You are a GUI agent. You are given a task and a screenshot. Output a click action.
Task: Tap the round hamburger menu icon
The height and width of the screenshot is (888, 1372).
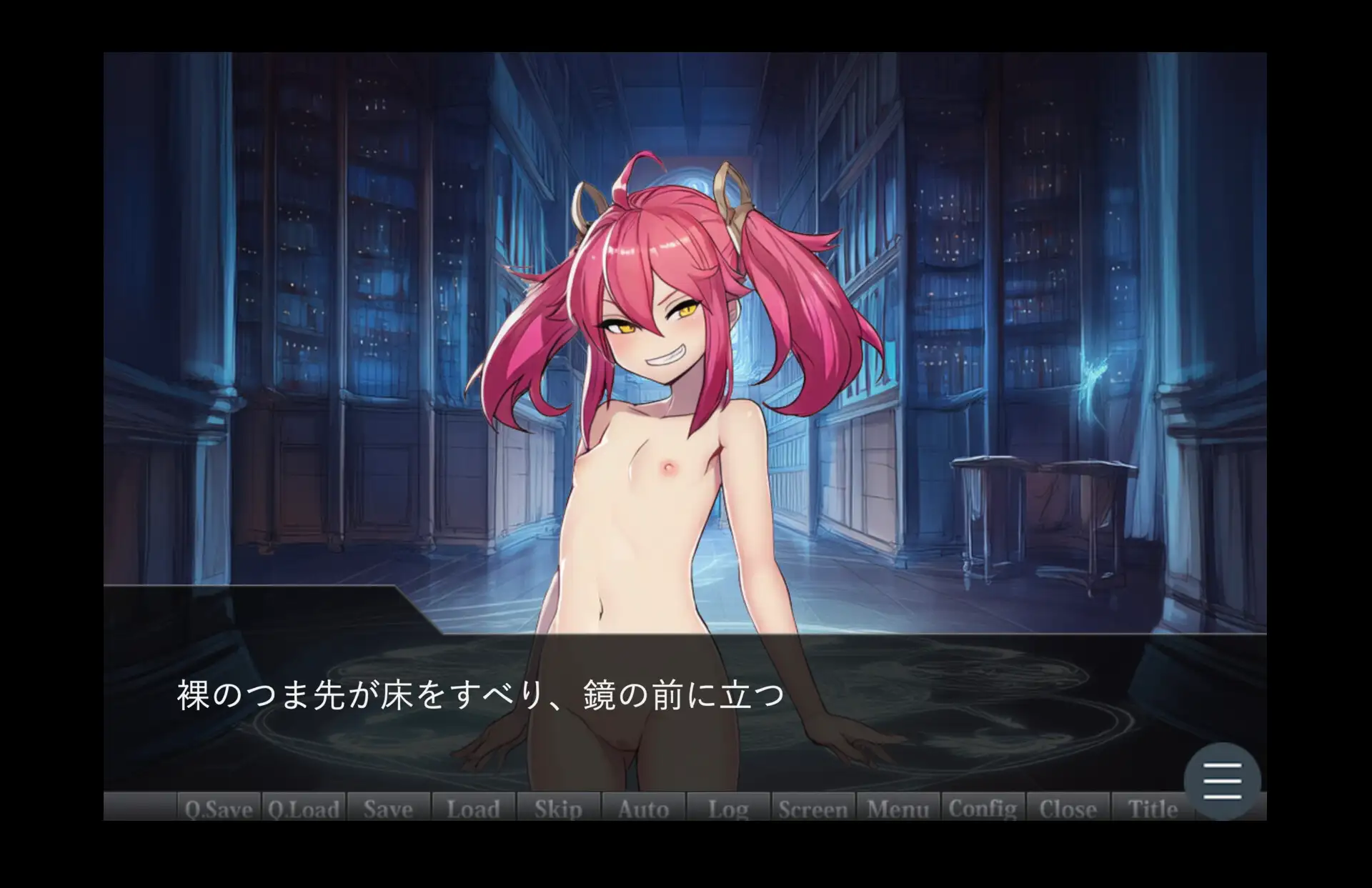tap(1222, 781)
